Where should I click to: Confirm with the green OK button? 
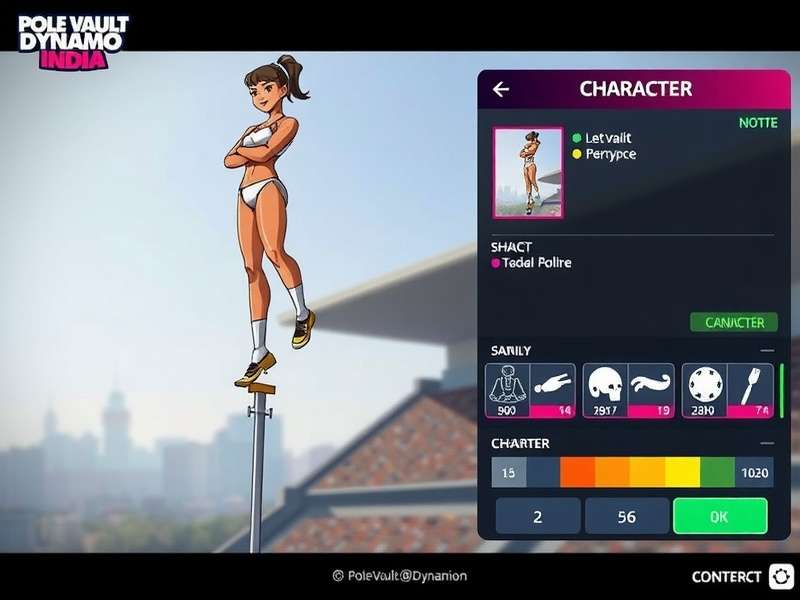pyautogui.click(x=720, y=516)
